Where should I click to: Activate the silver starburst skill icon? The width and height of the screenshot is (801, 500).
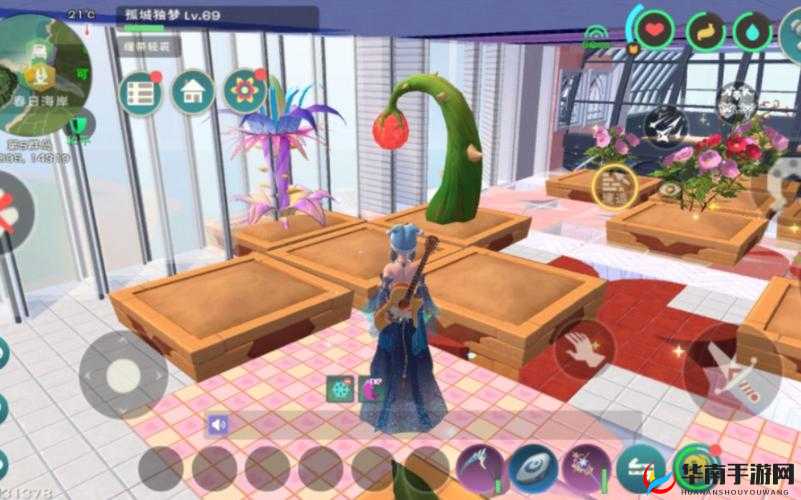tap(738, 101)
